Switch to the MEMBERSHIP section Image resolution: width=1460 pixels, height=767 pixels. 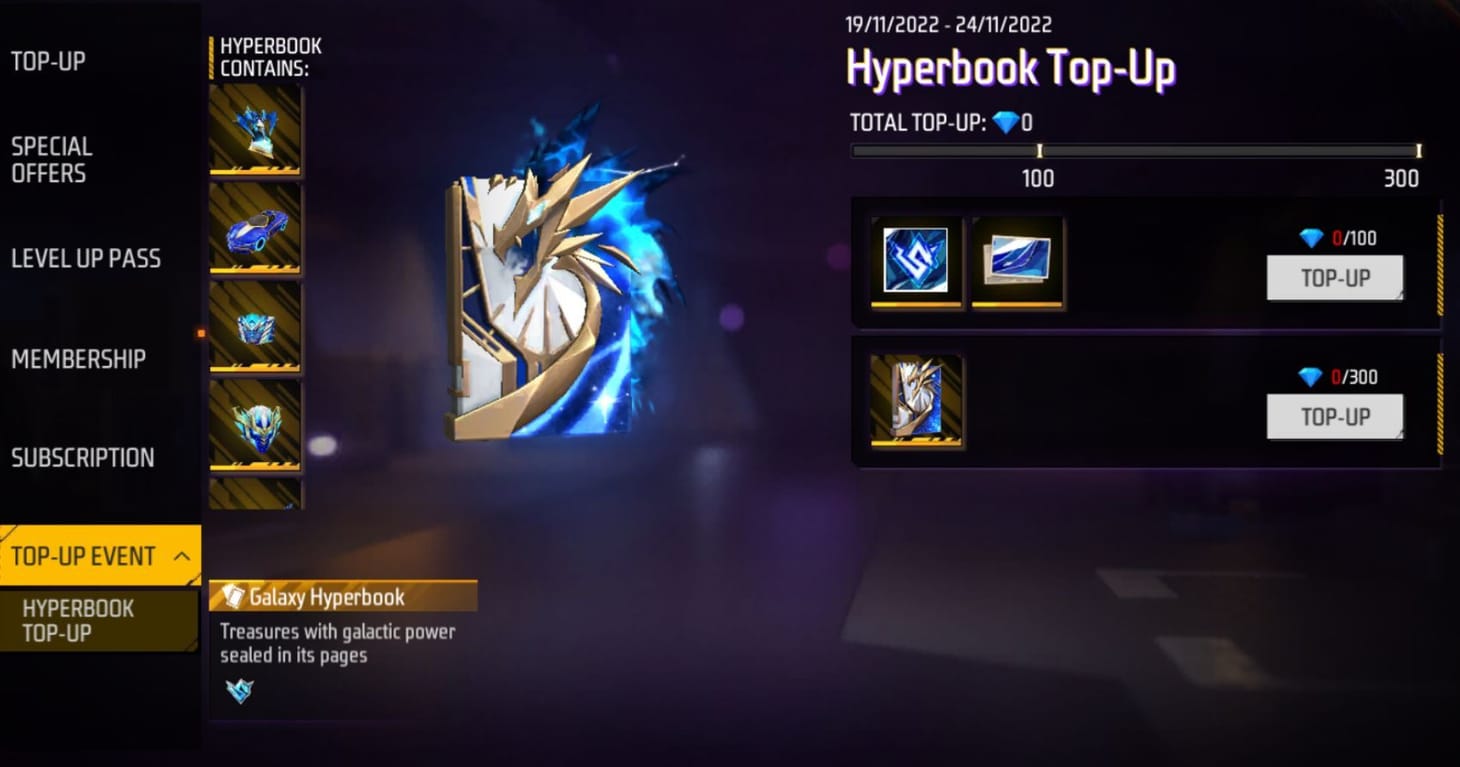point(78,358)
